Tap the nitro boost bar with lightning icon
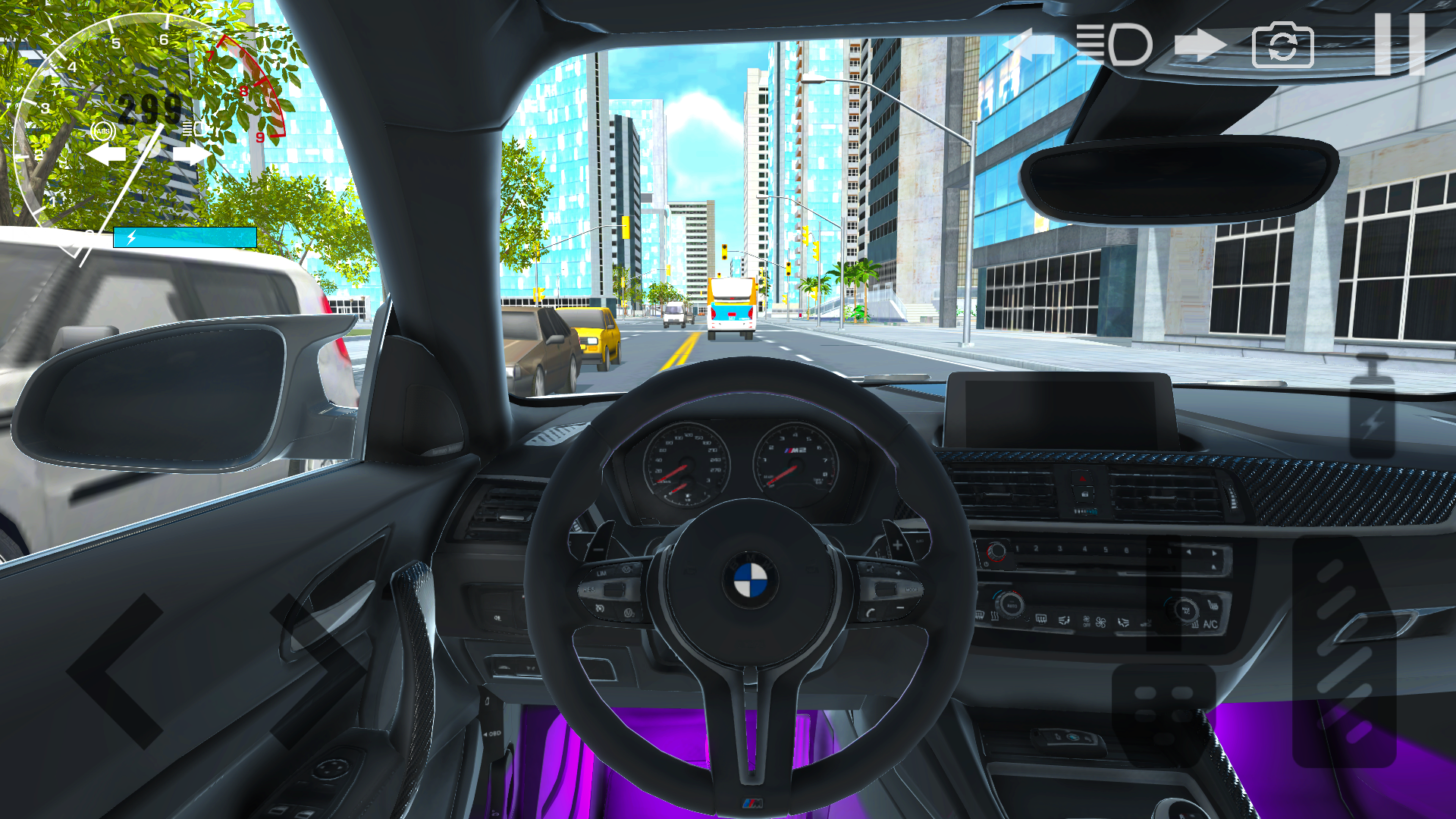This screenshot has width=1456, height=819. 184,238
